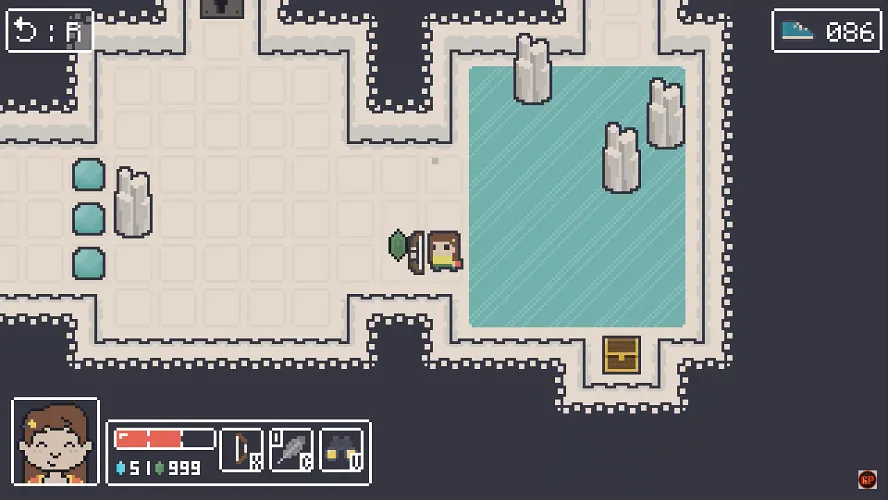Select the bow item slot
The height and width of the screenshot is (500, 888).
[x=241, y=450]
